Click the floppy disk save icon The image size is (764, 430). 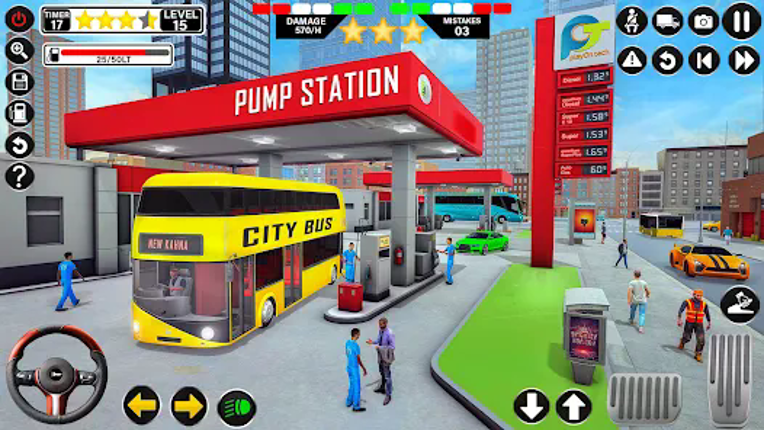[x=19, y=81]
